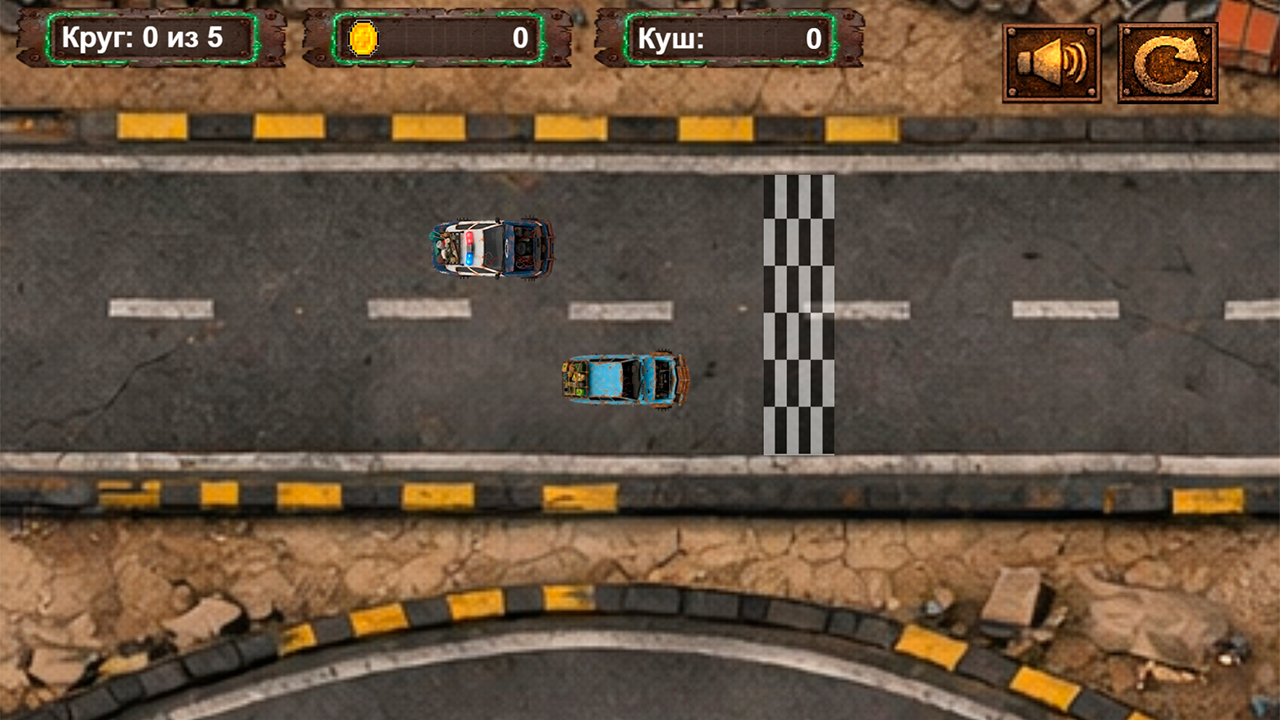This screenshot has width=1280, height=720.
Task: Select the restart plaque in top right corner
Action: pyautogui.click(x=1168, y=60)
